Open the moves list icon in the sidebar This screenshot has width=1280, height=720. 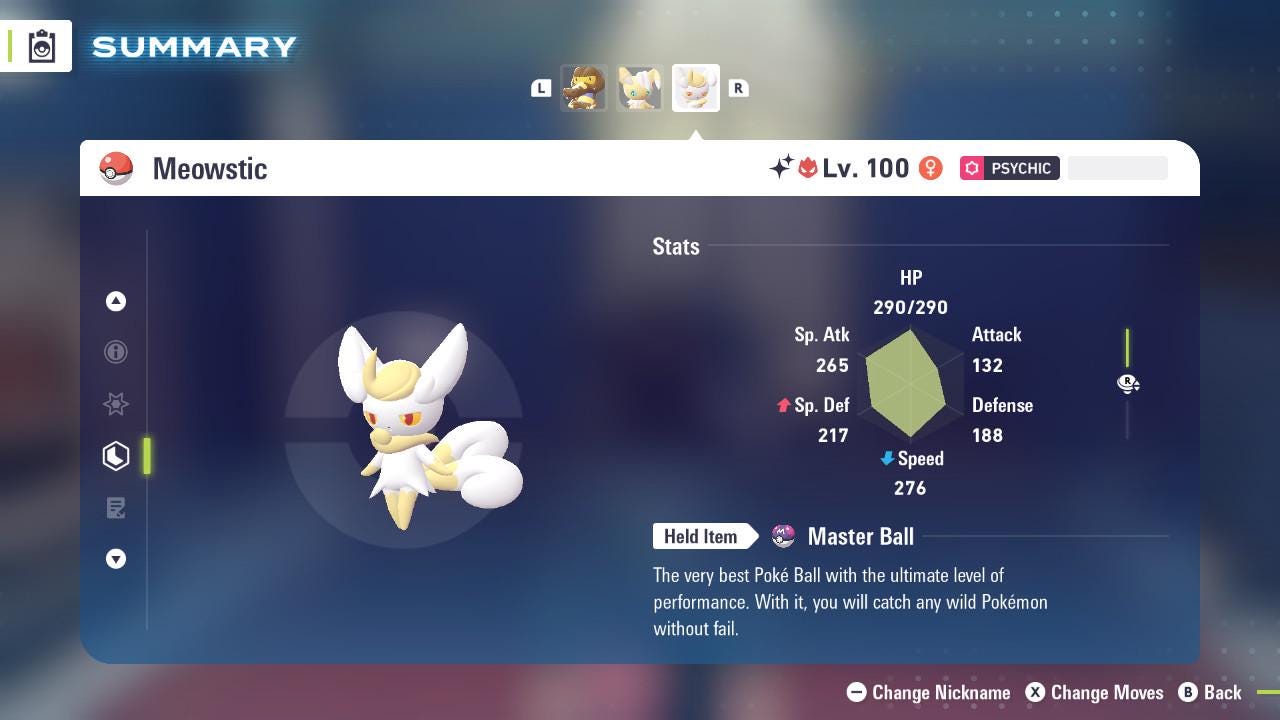pyautogui.click(x=116, y=508)
